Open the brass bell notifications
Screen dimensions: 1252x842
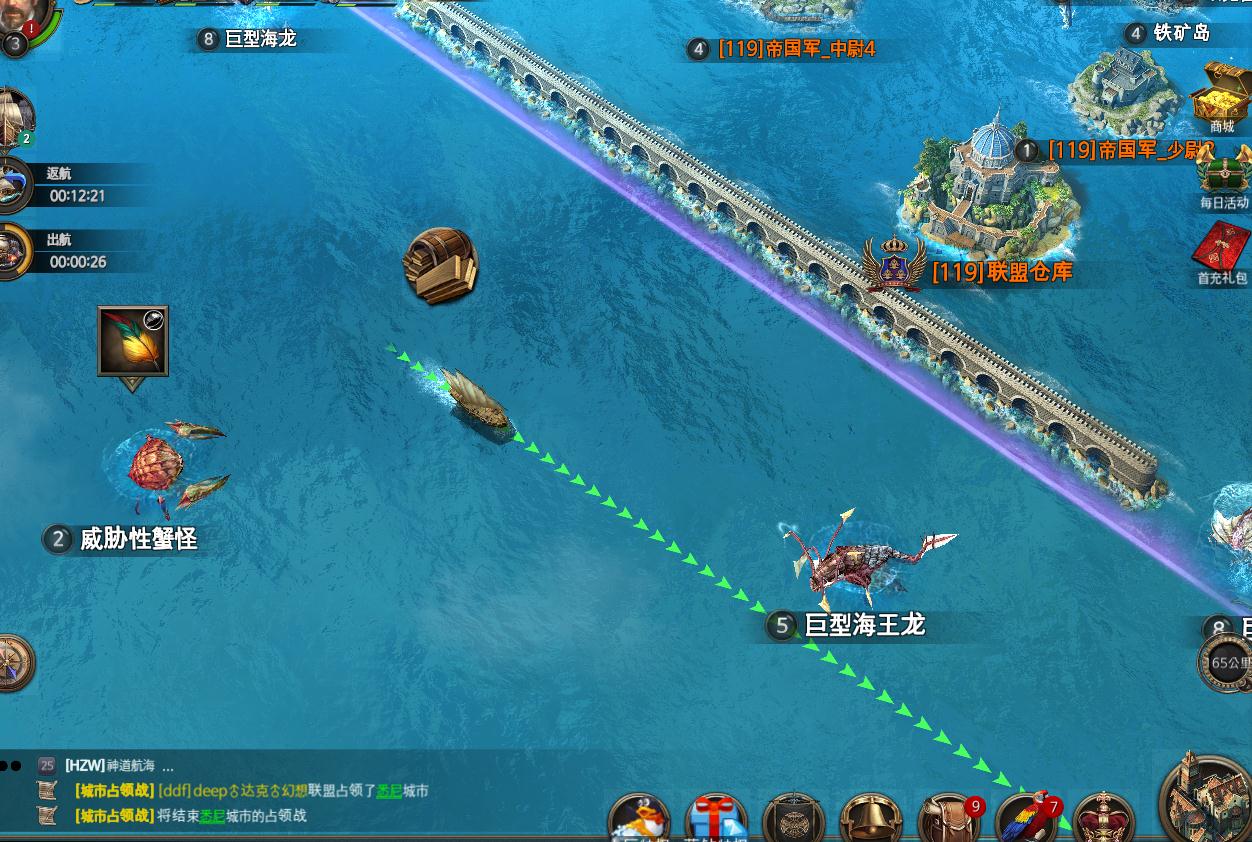pos(870,822)
